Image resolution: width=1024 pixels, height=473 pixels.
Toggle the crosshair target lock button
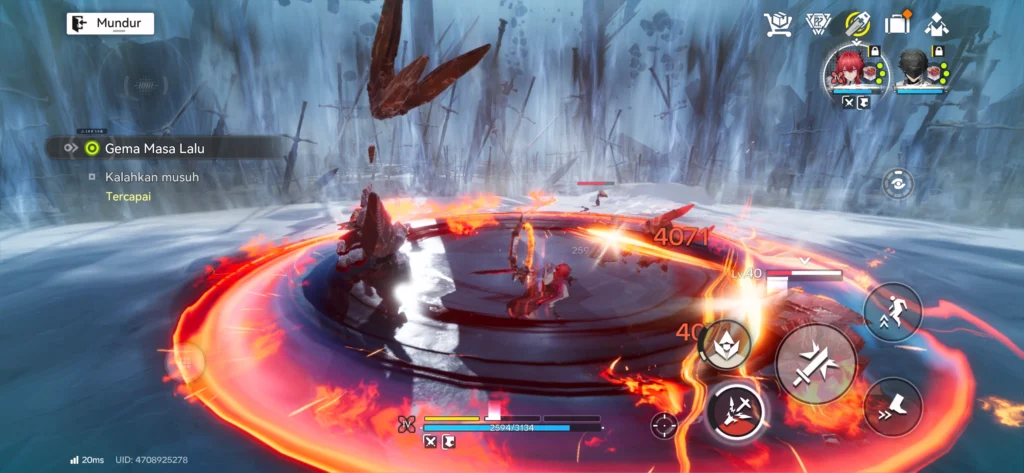pyautogui.click(x=663, y=425)
